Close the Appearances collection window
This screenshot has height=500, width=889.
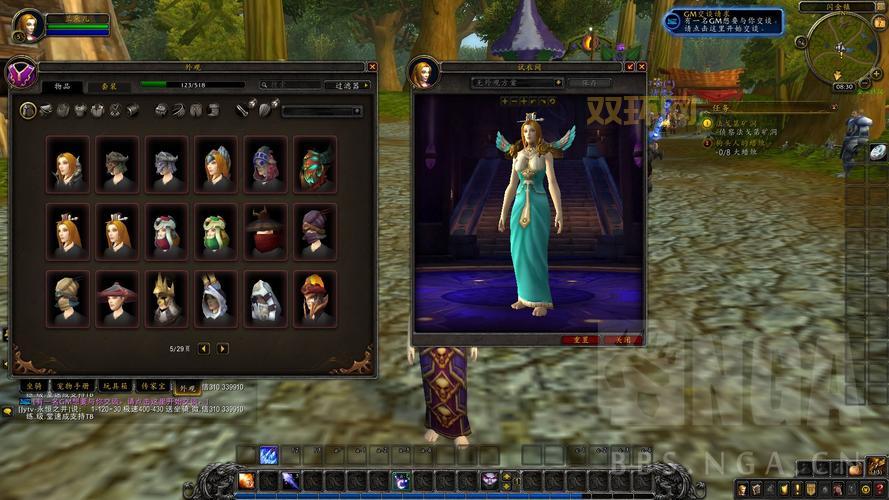372,67
